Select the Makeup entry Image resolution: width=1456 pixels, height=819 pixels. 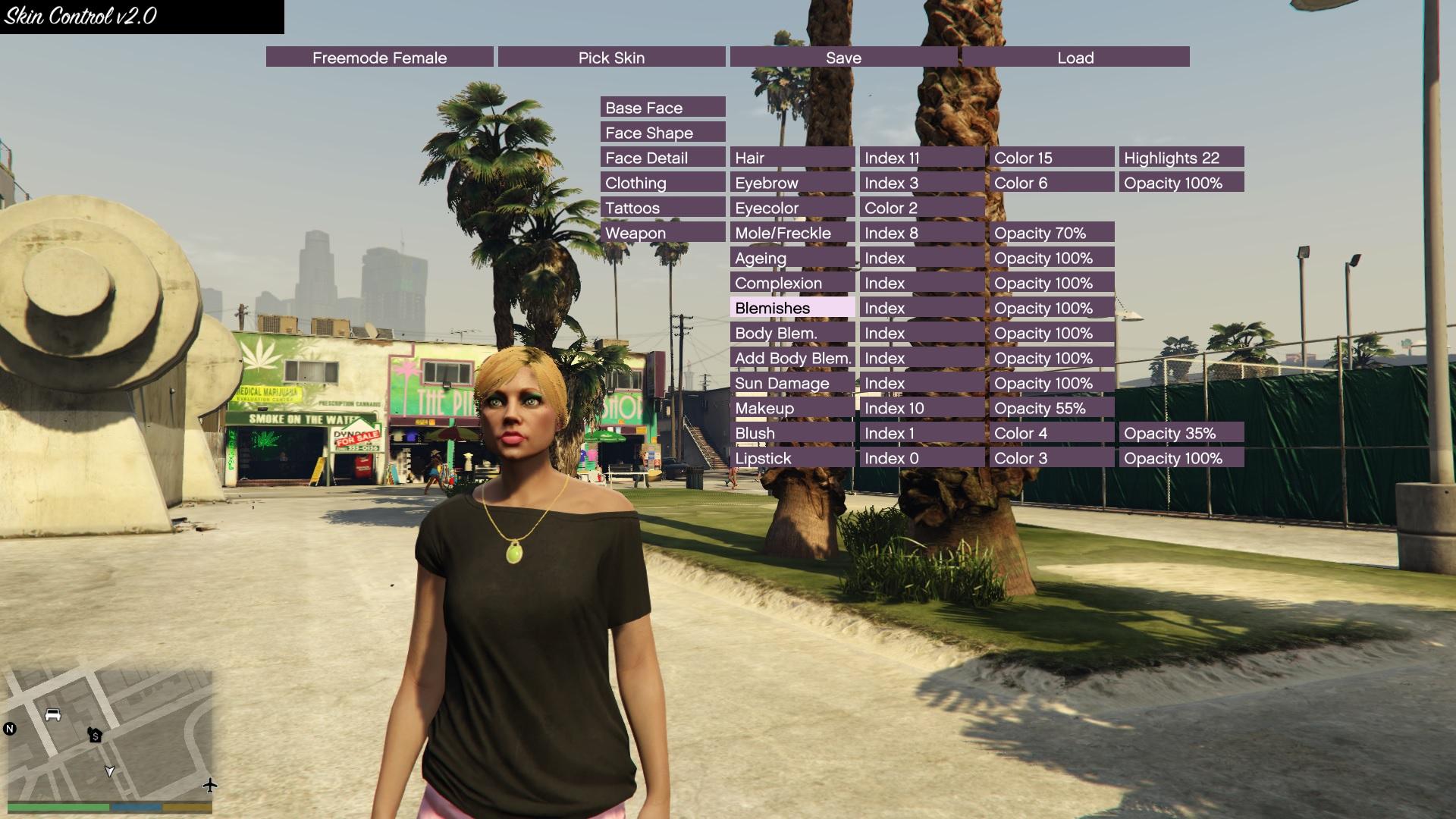(792, 408)
